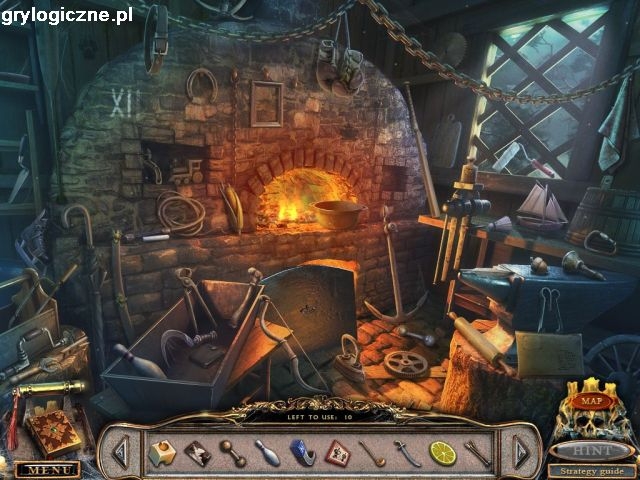The width and height of the screenshot is (640, 480).
Task: Select the red-framed picture inventory item
Action: 338,453
